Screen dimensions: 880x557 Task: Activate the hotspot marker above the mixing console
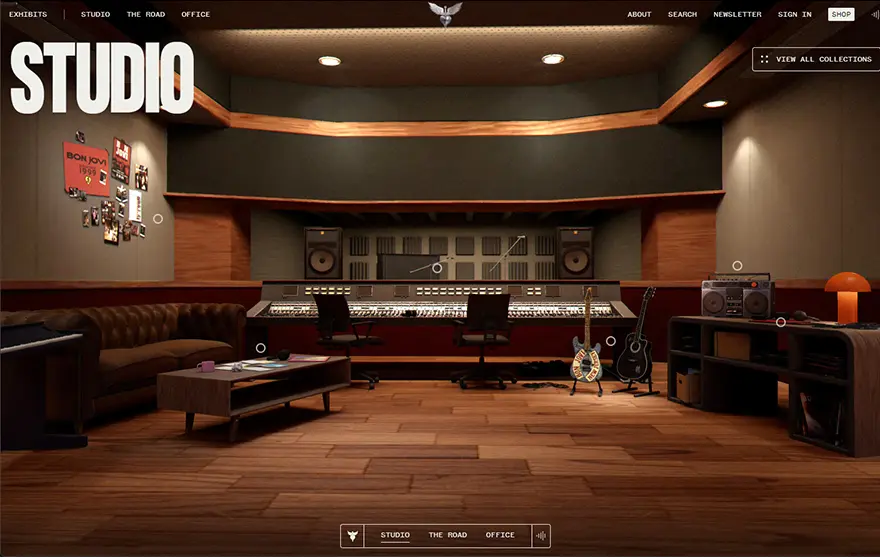[437, 268]
